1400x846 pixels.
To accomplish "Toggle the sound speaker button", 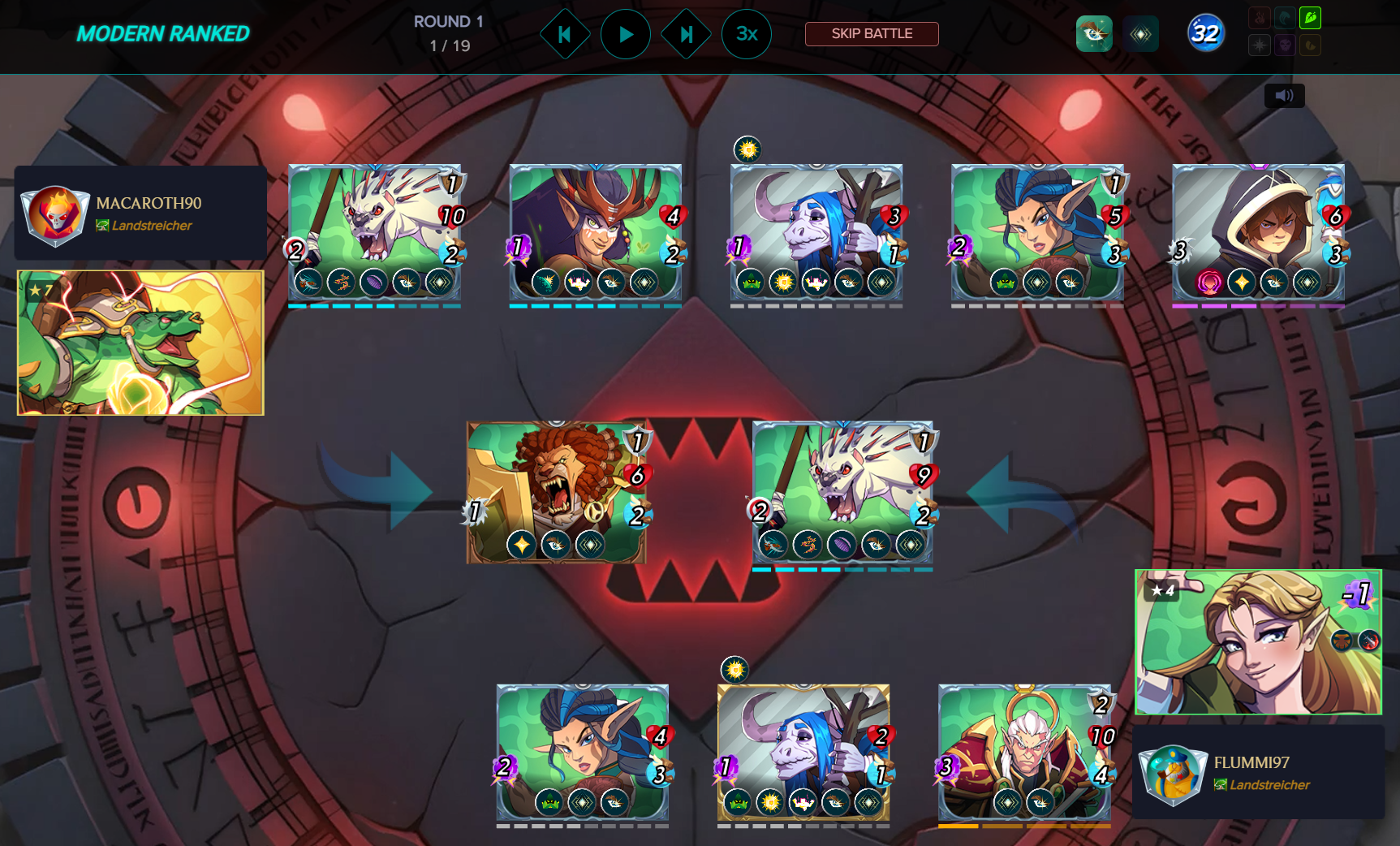I will 1284,96.
